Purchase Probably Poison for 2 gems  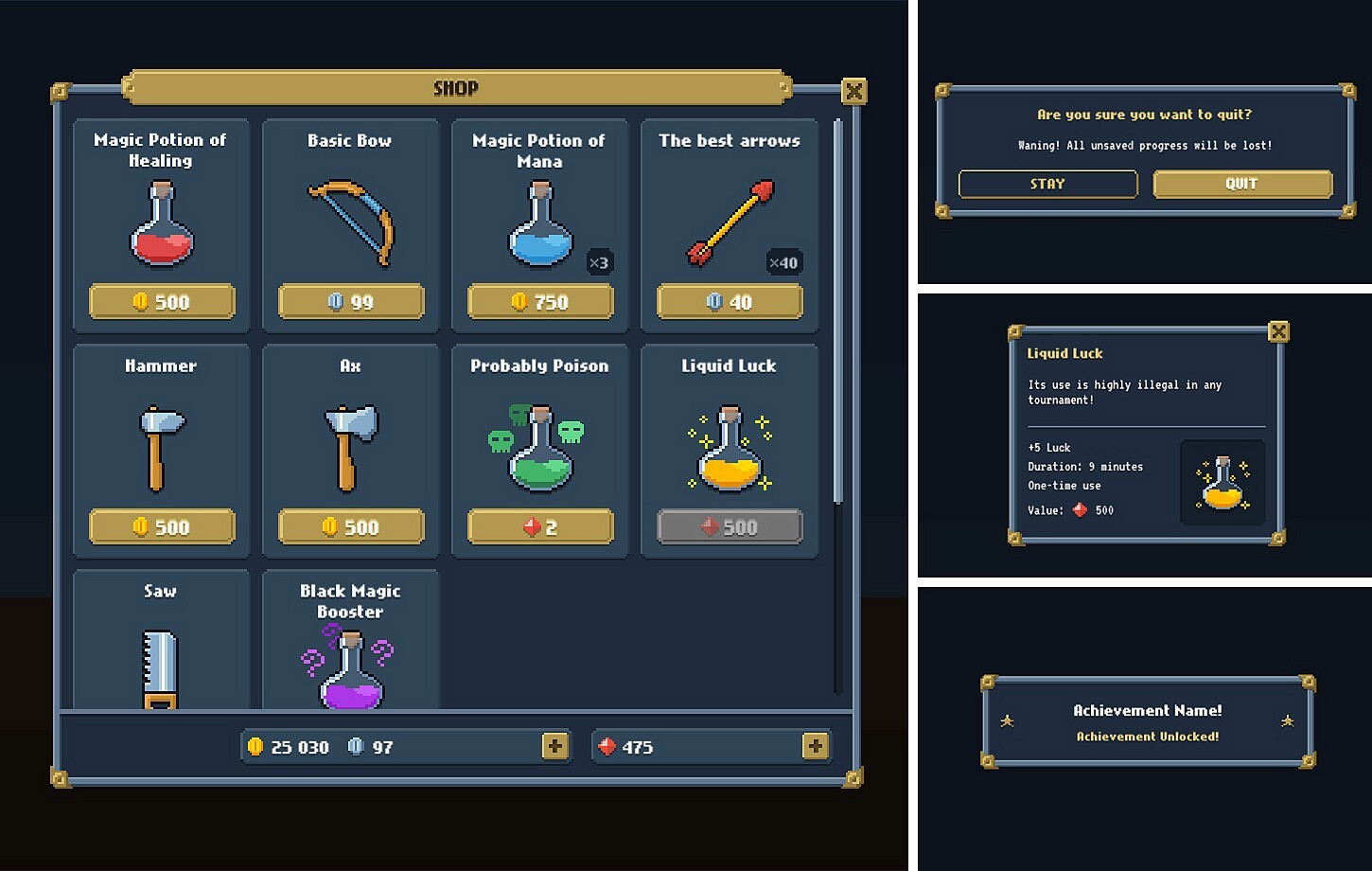(x=539, y=527)
